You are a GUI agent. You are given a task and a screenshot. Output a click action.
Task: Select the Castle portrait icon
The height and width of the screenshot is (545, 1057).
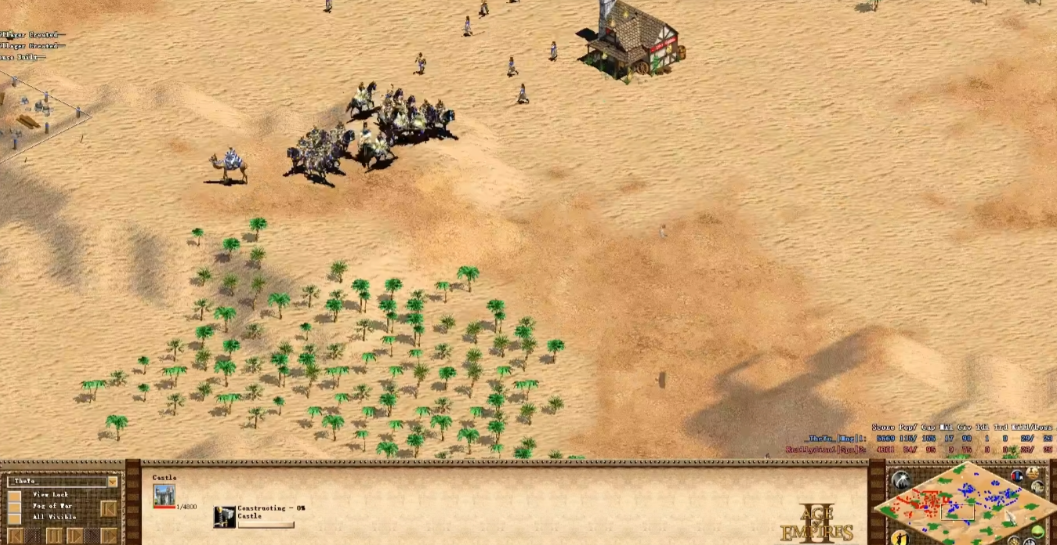point(164,494)
